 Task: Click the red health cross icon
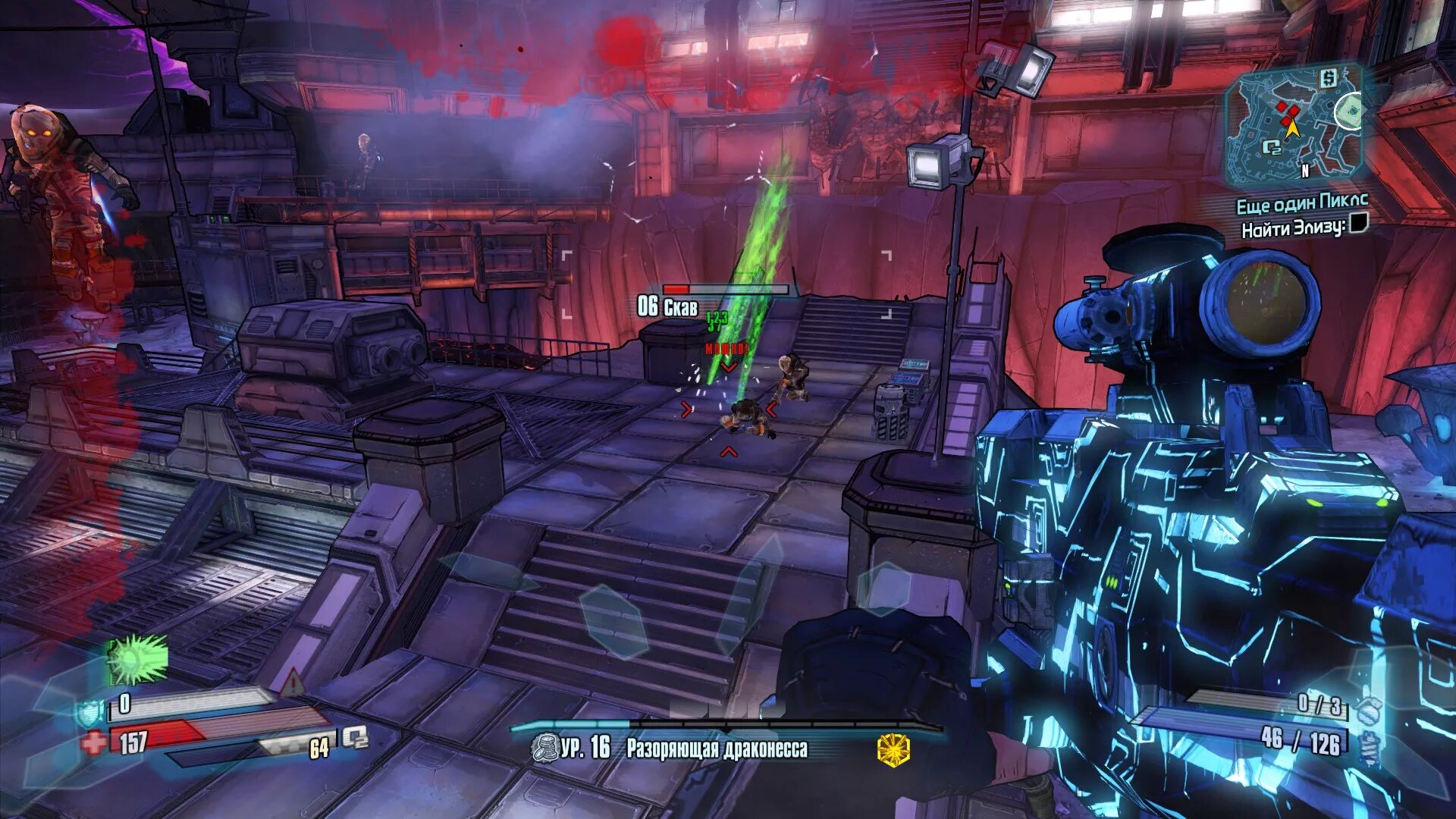tap(94, 742)
